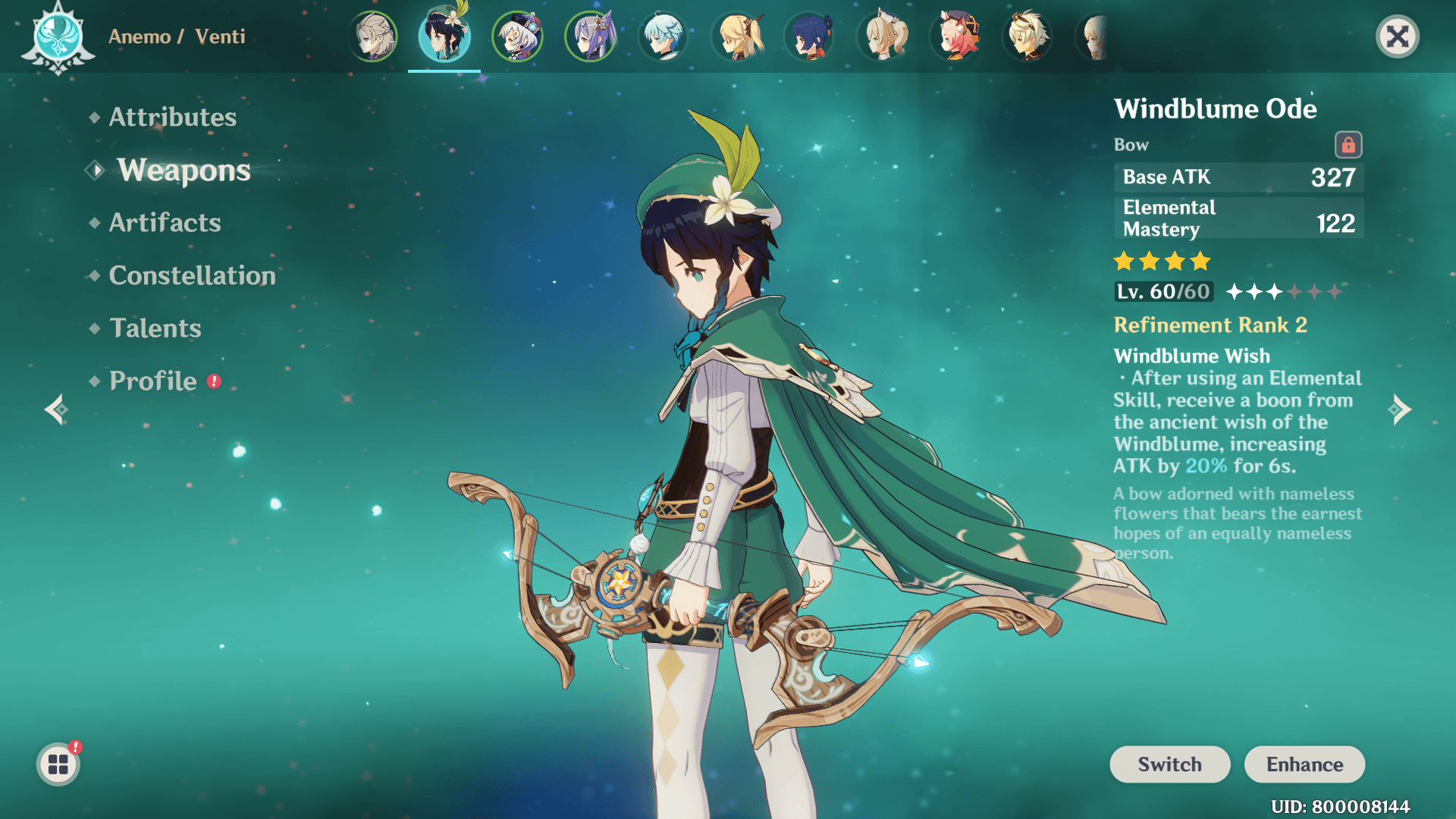Screen dimensions: 1456x819
Task: Open the grid menu icon with alert
Action: click(x=58, y=764)
